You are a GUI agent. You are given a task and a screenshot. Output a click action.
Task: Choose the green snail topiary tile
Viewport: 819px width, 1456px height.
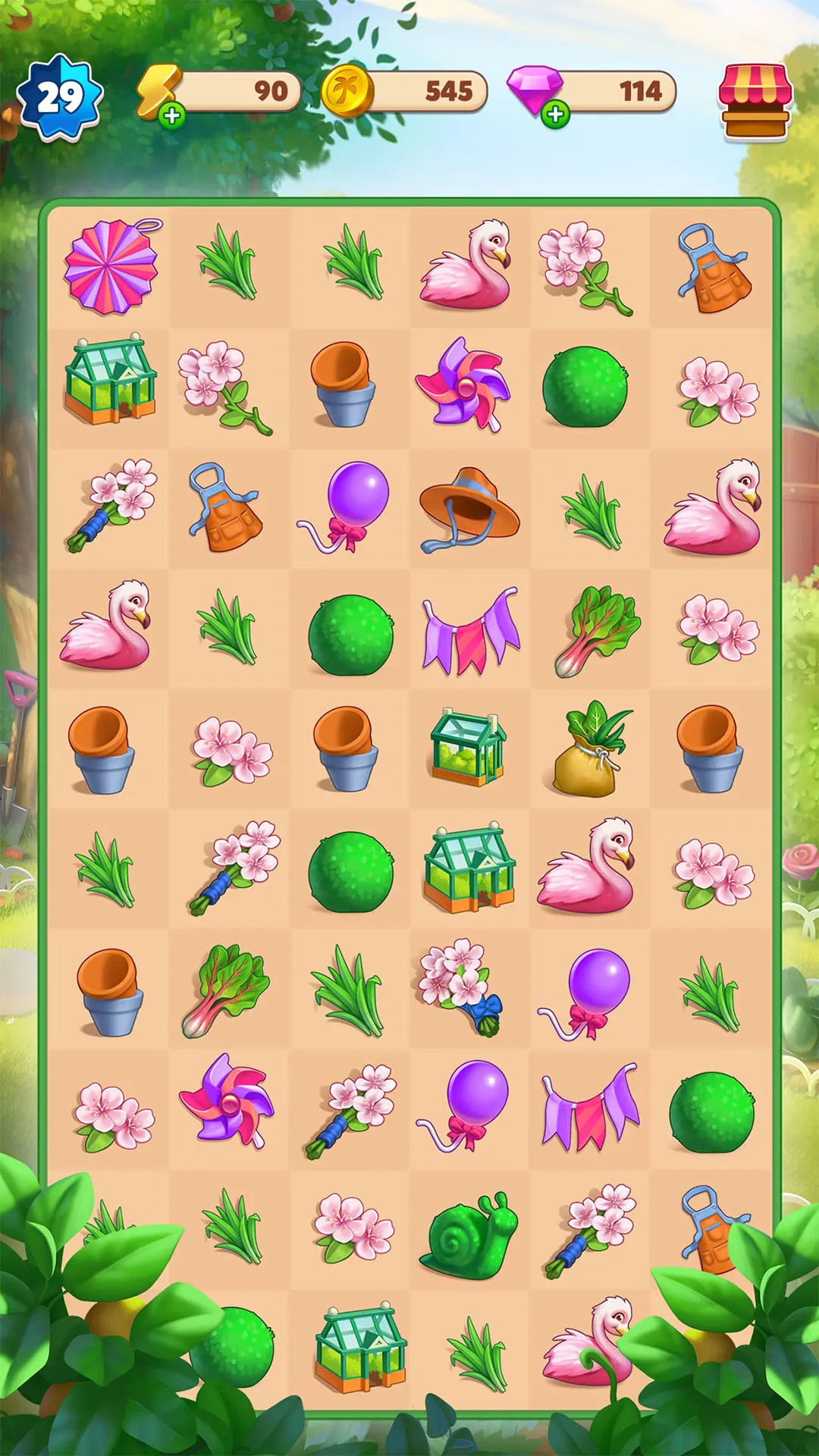coord(469,1231)
